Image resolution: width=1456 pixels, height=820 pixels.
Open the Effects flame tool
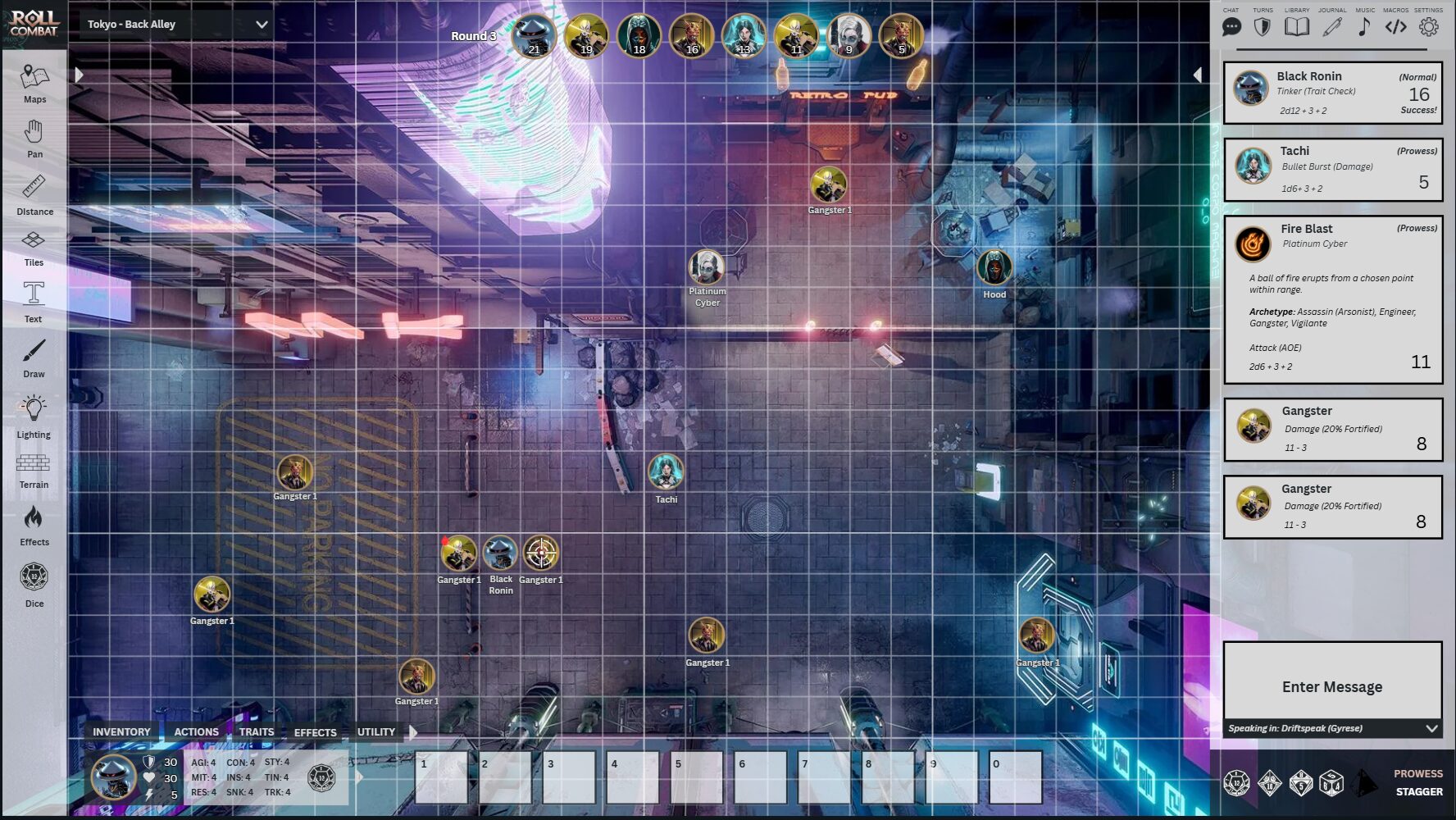point(34,525)
